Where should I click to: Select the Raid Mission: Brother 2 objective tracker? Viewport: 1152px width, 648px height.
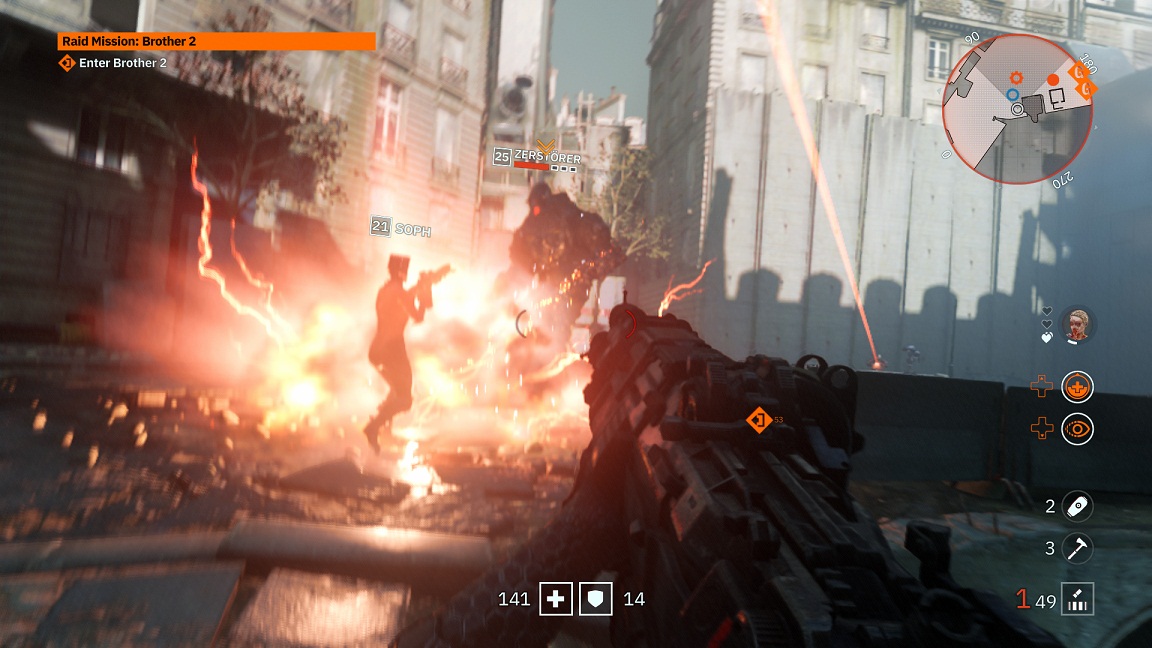(x=216, y=41)
